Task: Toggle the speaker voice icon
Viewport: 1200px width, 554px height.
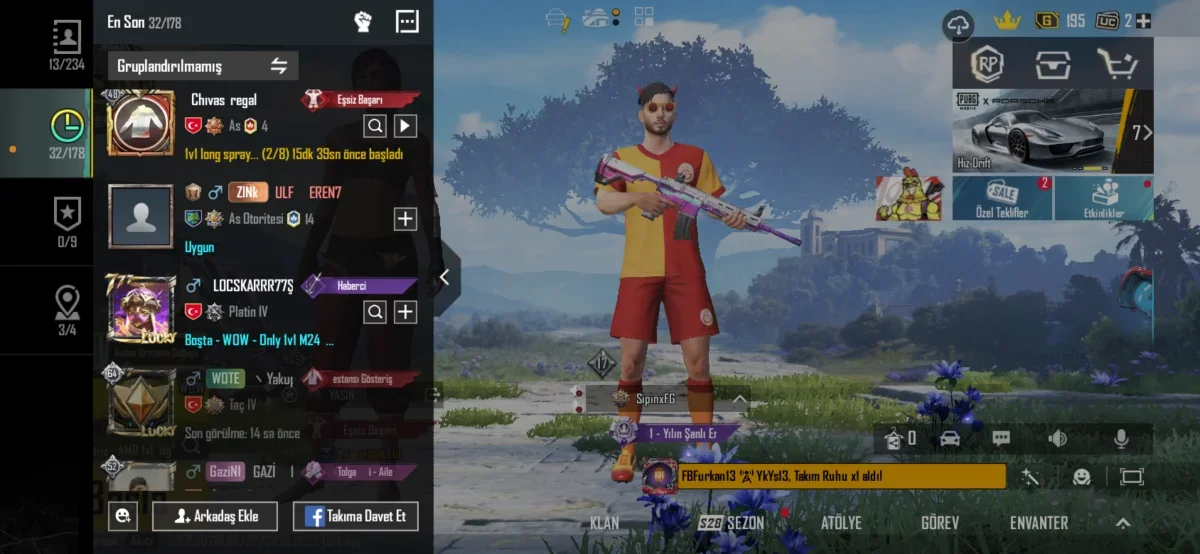Action: pyautogui.click(x=1057, y=438)
